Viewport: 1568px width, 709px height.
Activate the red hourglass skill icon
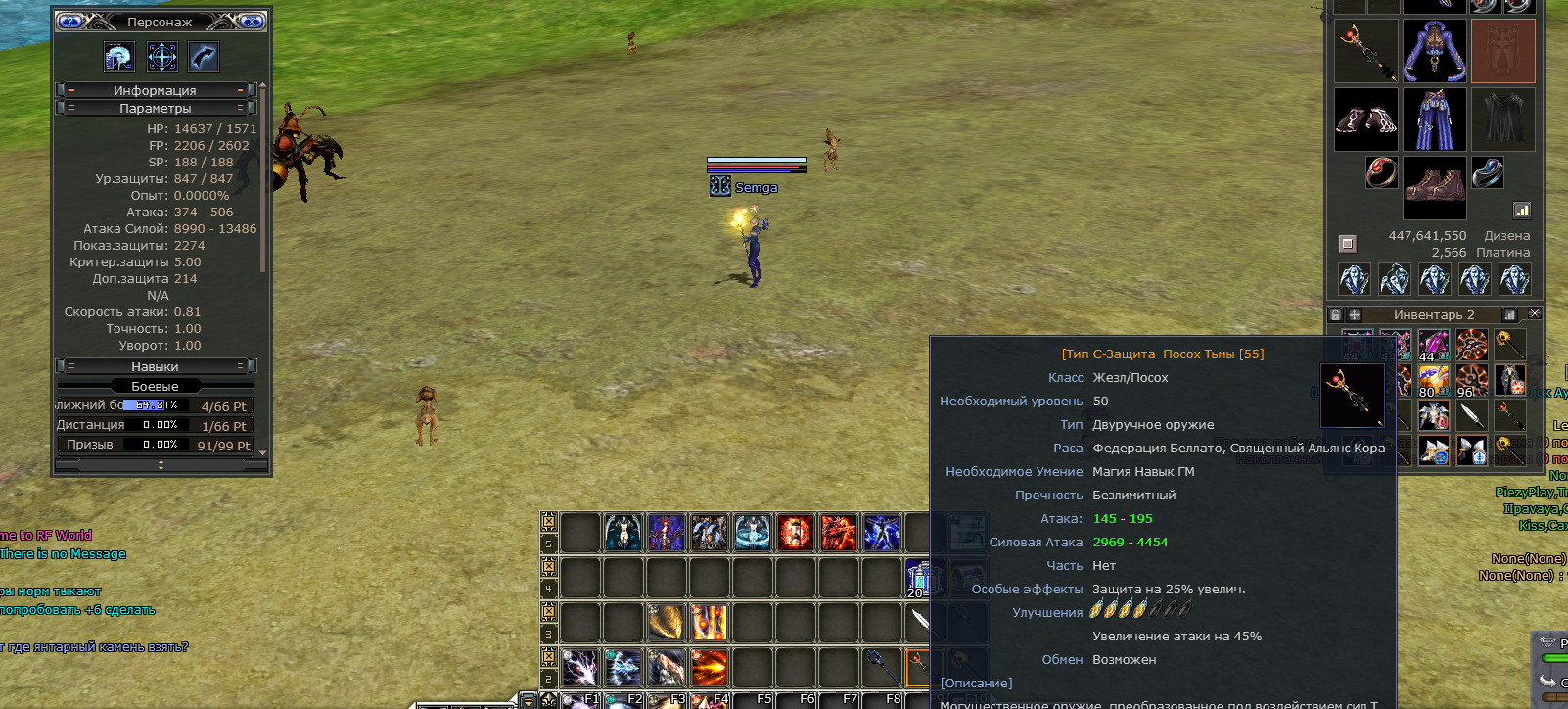(796, 533)
